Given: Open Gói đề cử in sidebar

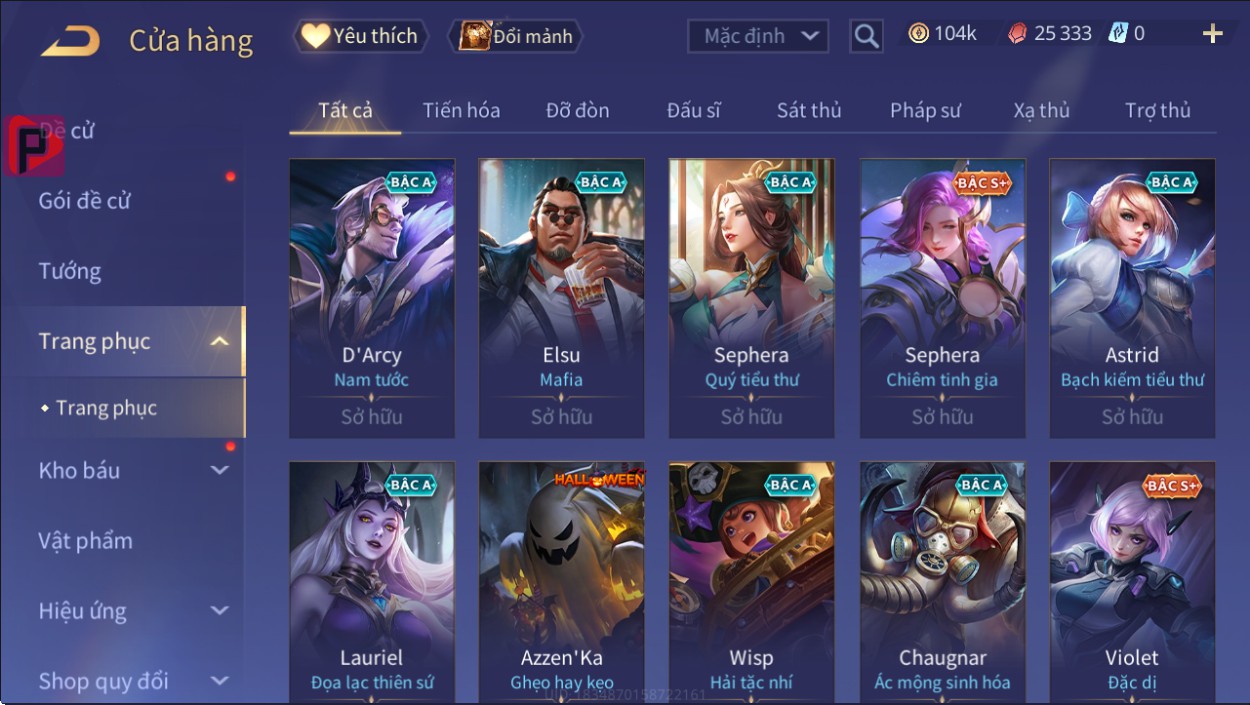Looking at the screenshot, I should pyautogui.click(x=85, y=201).
